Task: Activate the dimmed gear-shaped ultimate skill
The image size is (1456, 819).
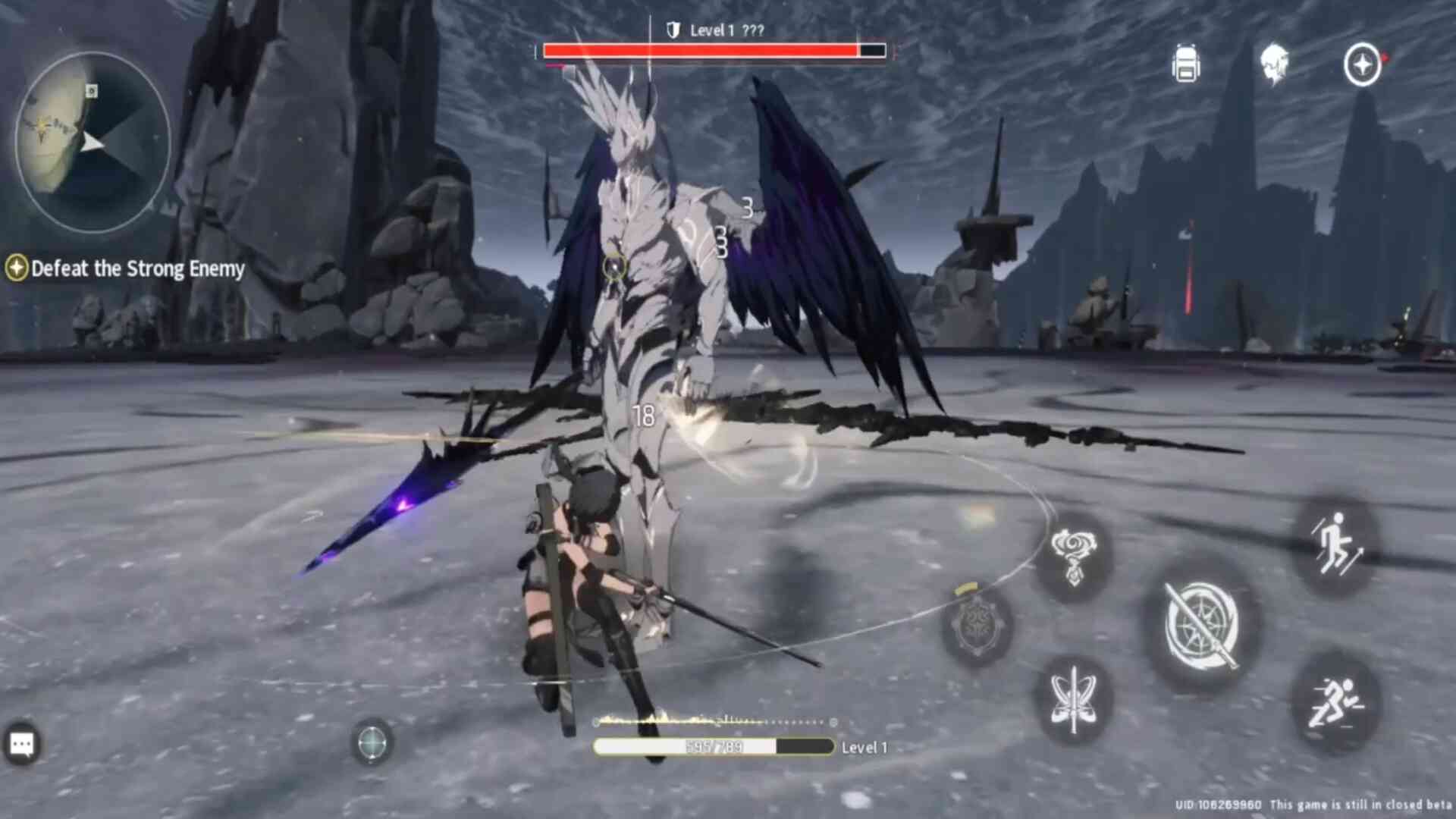Action: [x=977, y=626]
